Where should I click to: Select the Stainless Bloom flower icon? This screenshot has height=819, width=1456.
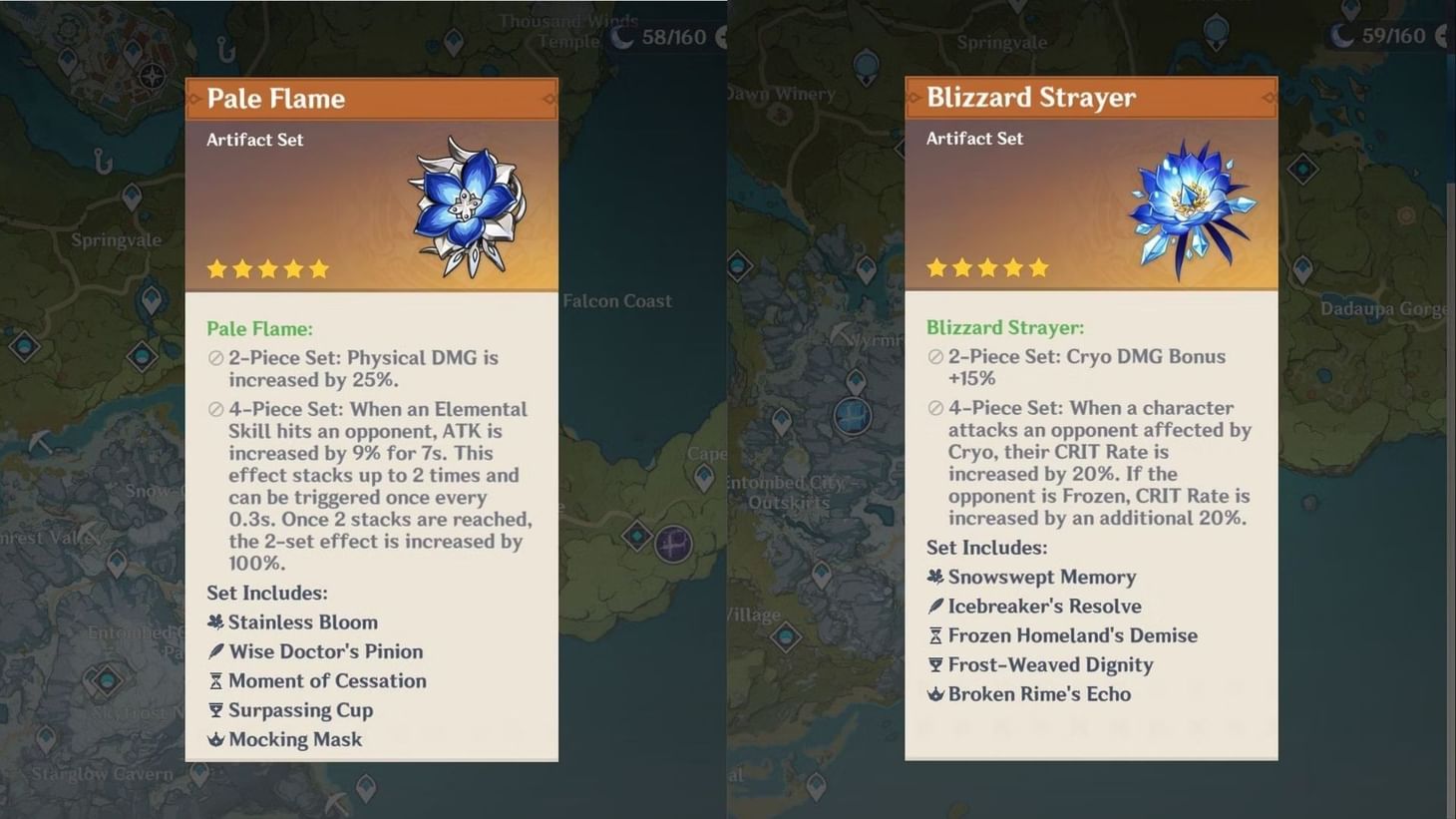214,621
